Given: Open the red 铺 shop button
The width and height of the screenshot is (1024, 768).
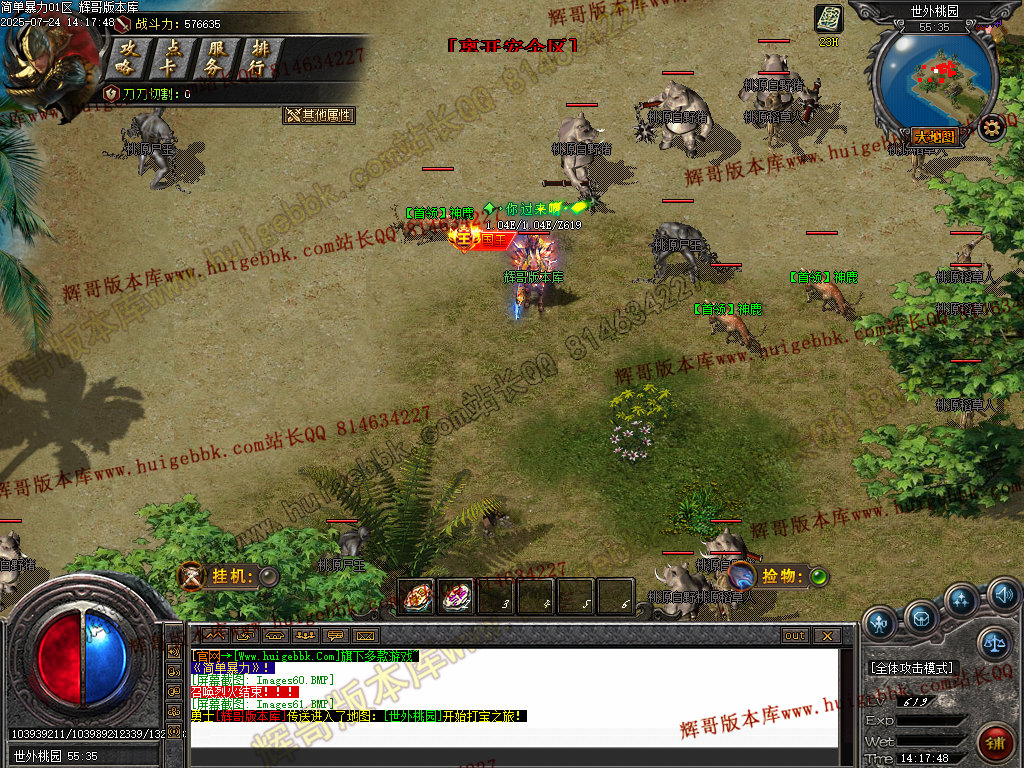Looking at the screenshot, I should pos(996,743).
